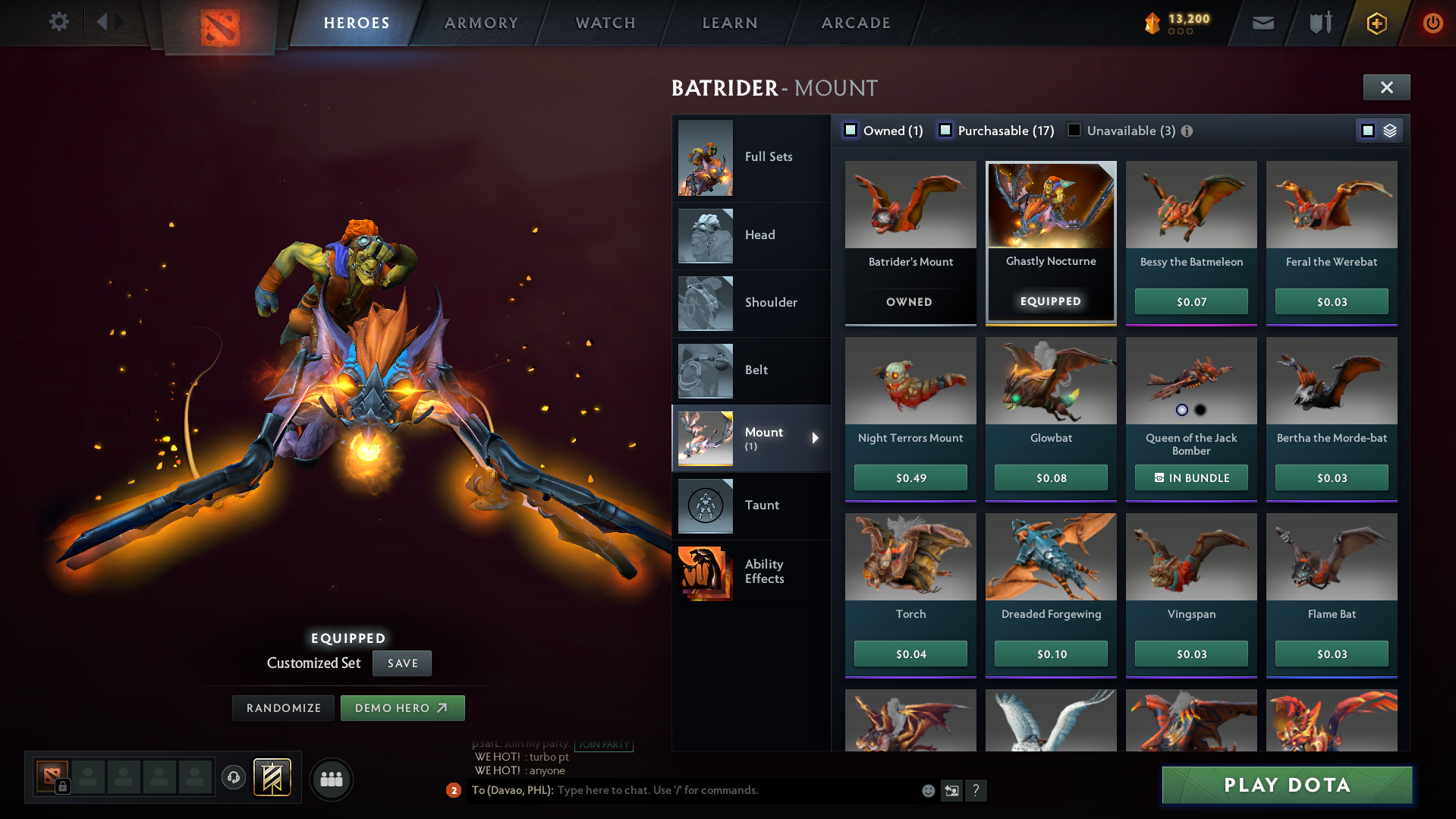Toggle the Unavailable items filter

tap(1074, 130)
